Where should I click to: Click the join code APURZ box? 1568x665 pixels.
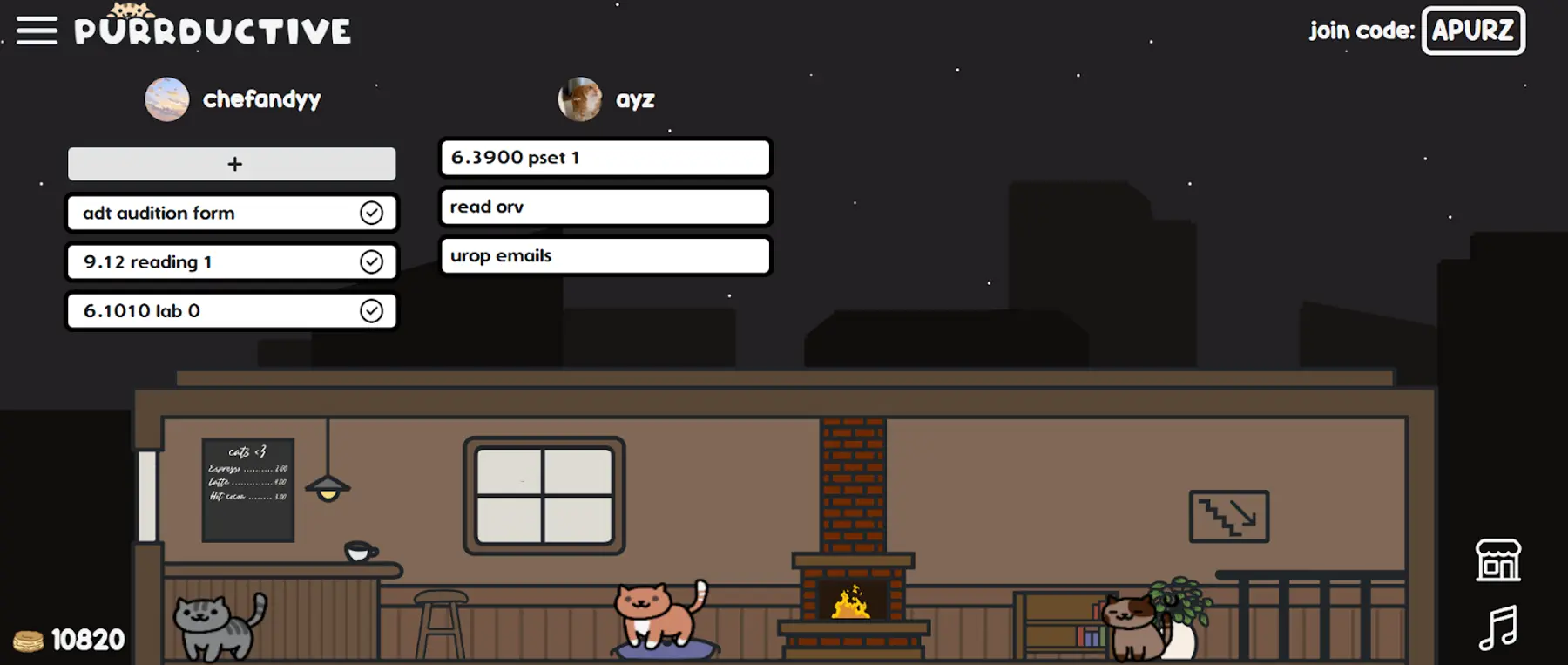pyautogui.click(x=1472, y=31)
